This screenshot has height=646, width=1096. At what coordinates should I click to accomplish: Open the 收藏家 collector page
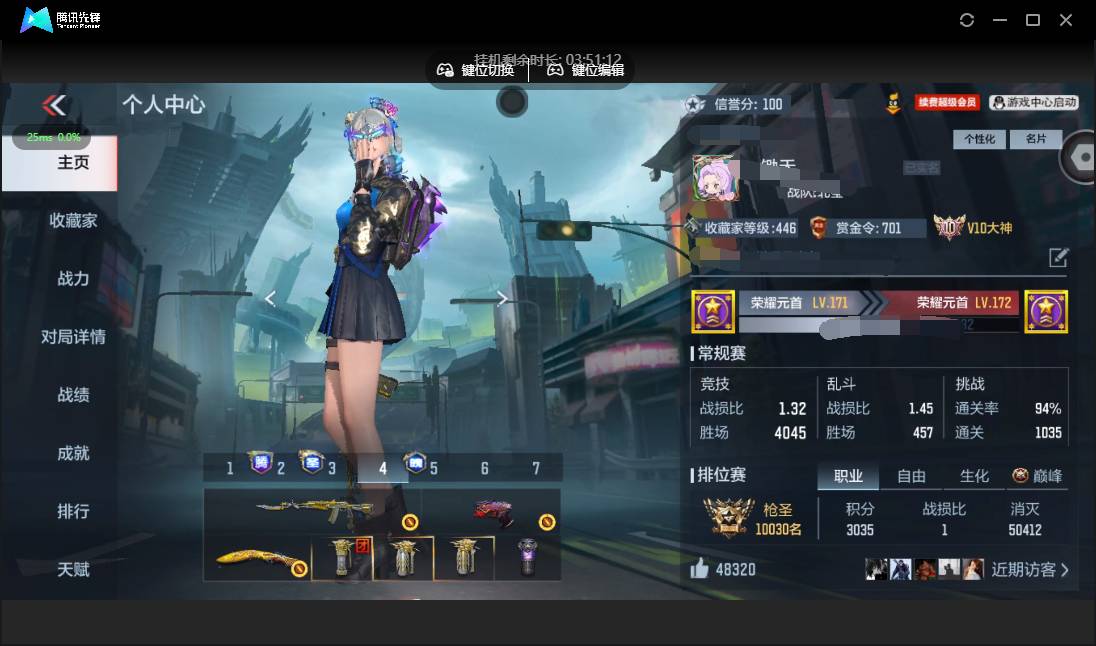pos(73,221)
